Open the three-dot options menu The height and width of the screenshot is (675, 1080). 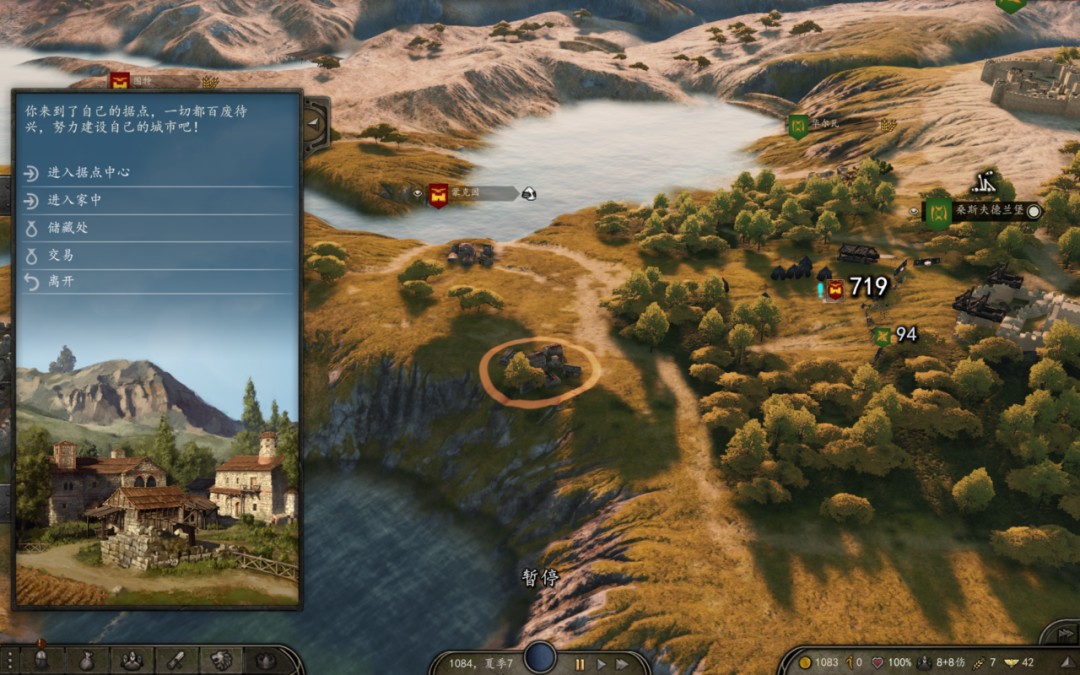tap(10, 660)
